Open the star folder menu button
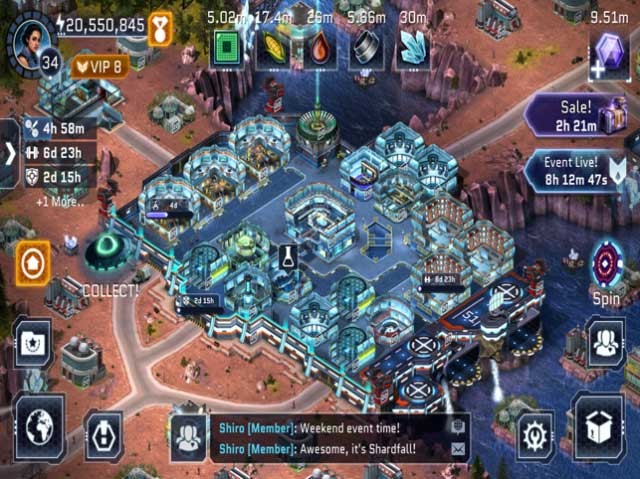The height and width of the screenshot is (479, 640). point(34,344)
